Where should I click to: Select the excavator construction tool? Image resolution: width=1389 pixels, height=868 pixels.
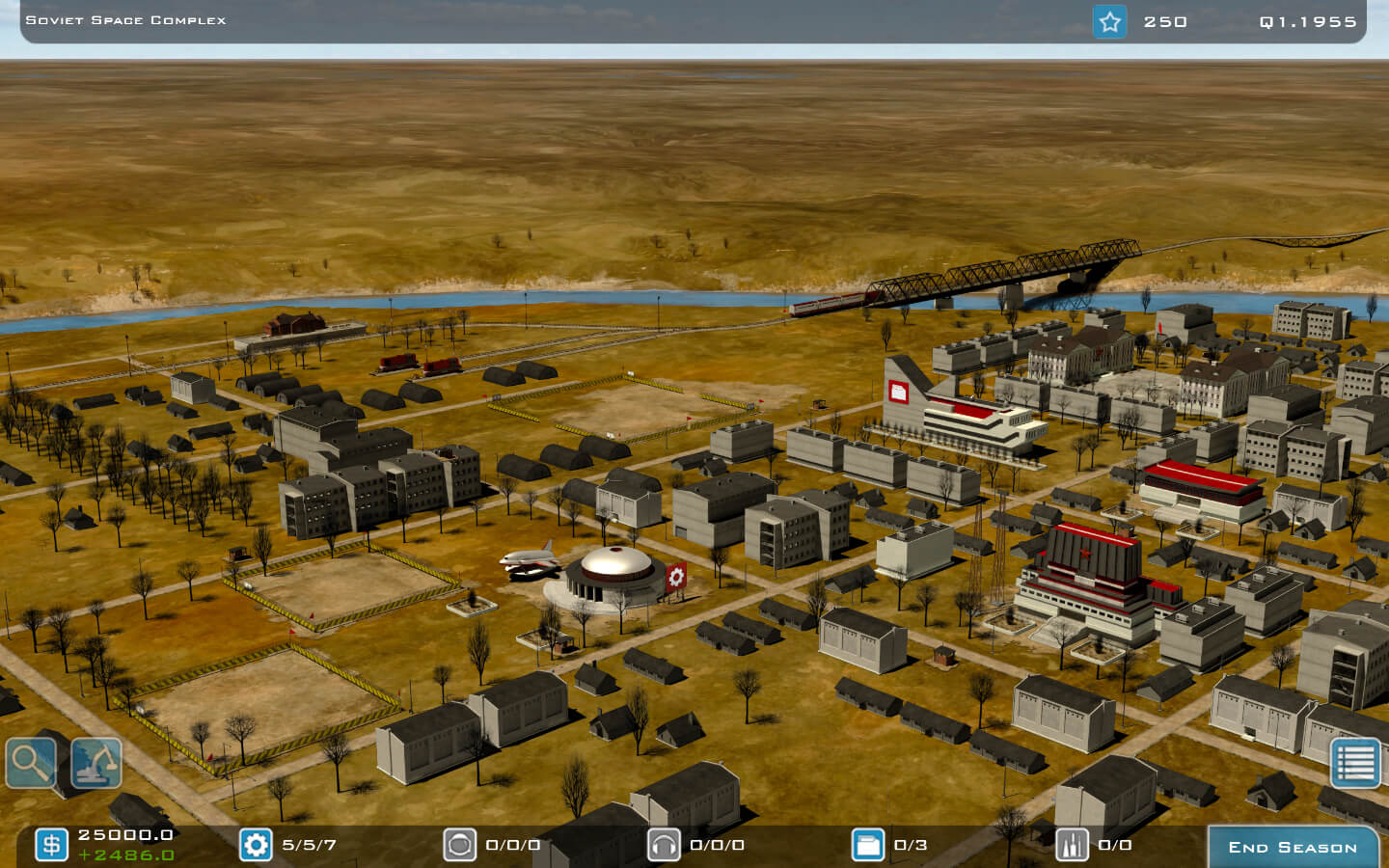click(96, 763)
